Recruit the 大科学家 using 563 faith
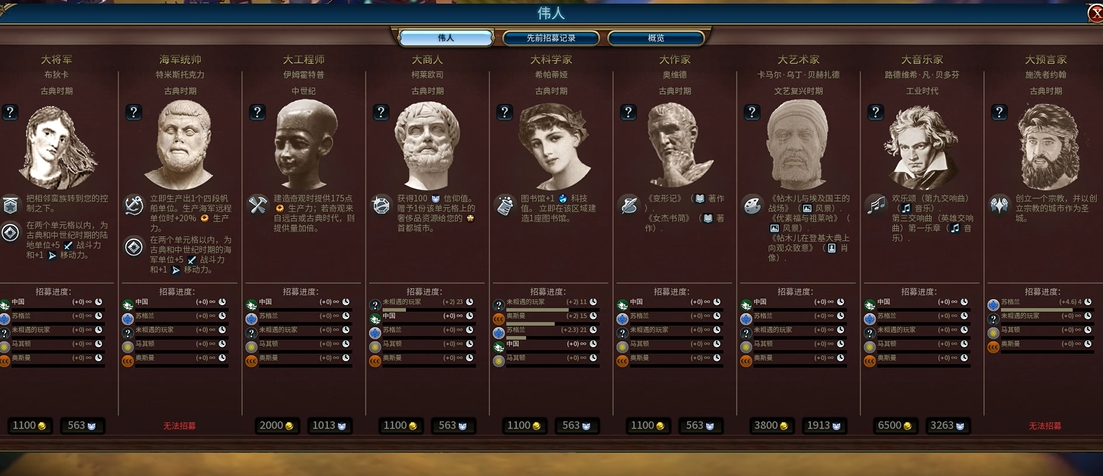 (x=577, y=425)
